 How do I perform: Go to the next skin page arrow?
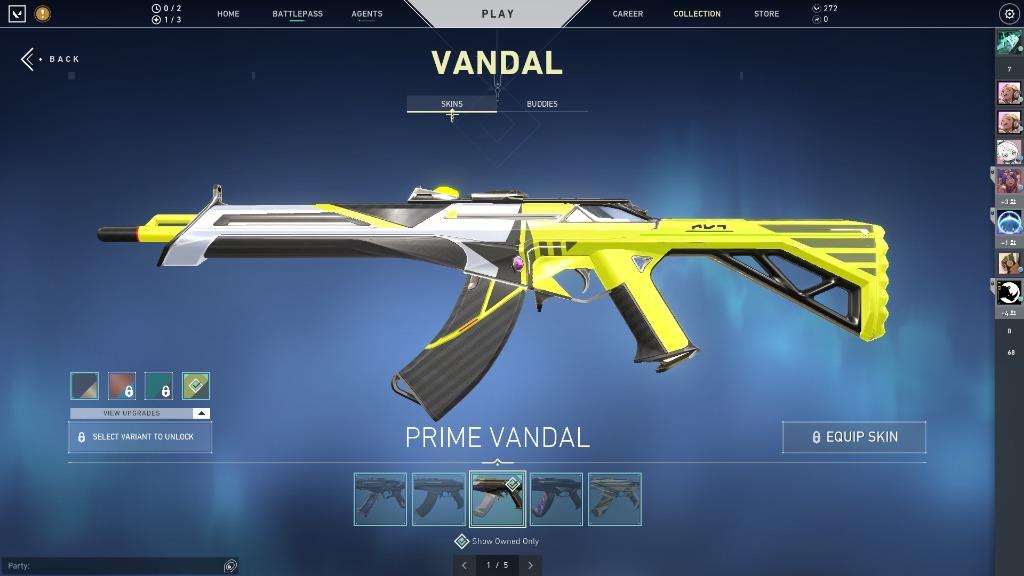(x=530, y=565)
